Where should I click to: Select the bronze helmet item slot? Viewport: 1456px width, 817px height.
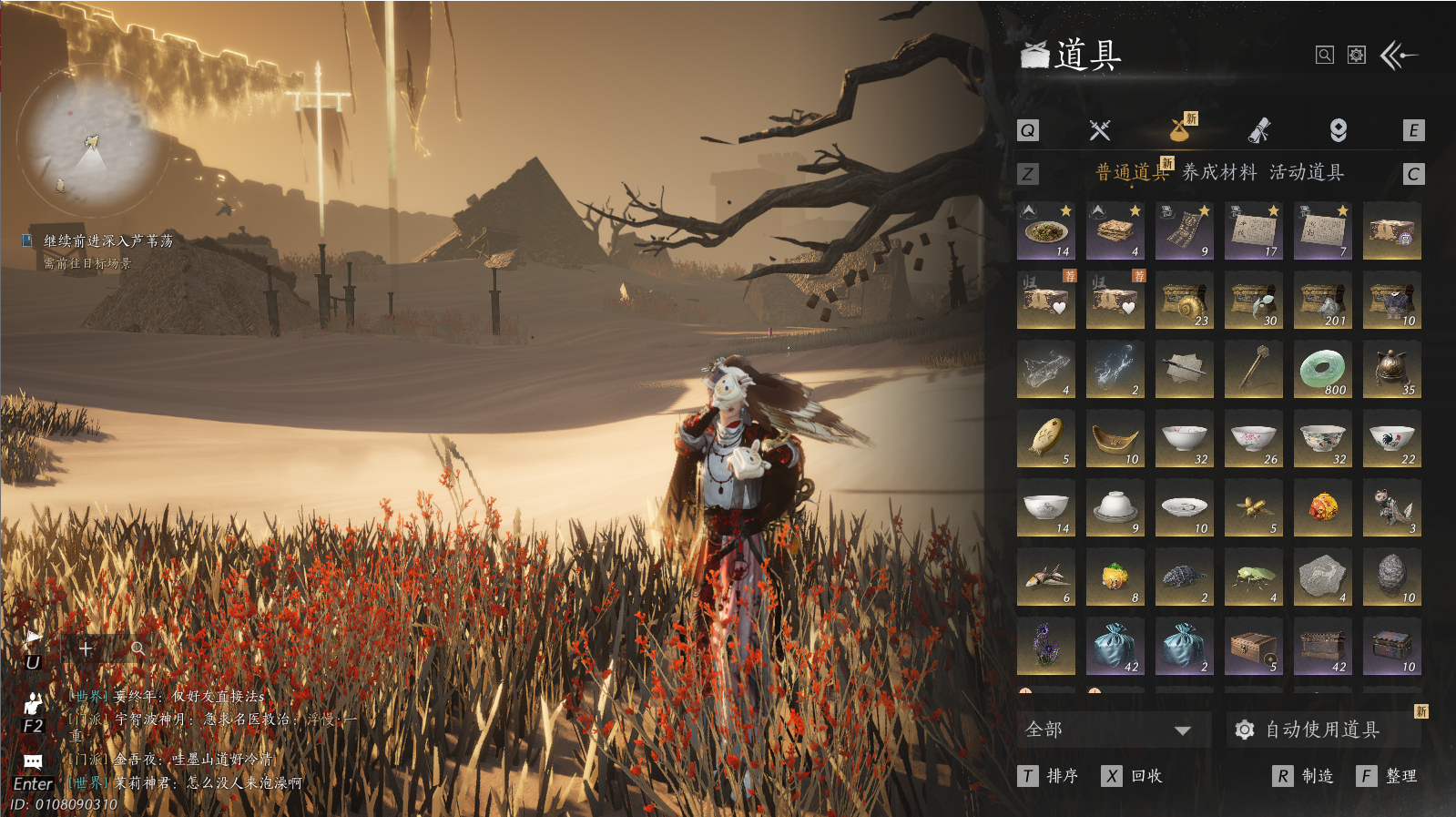click(x=1391, y=370)
